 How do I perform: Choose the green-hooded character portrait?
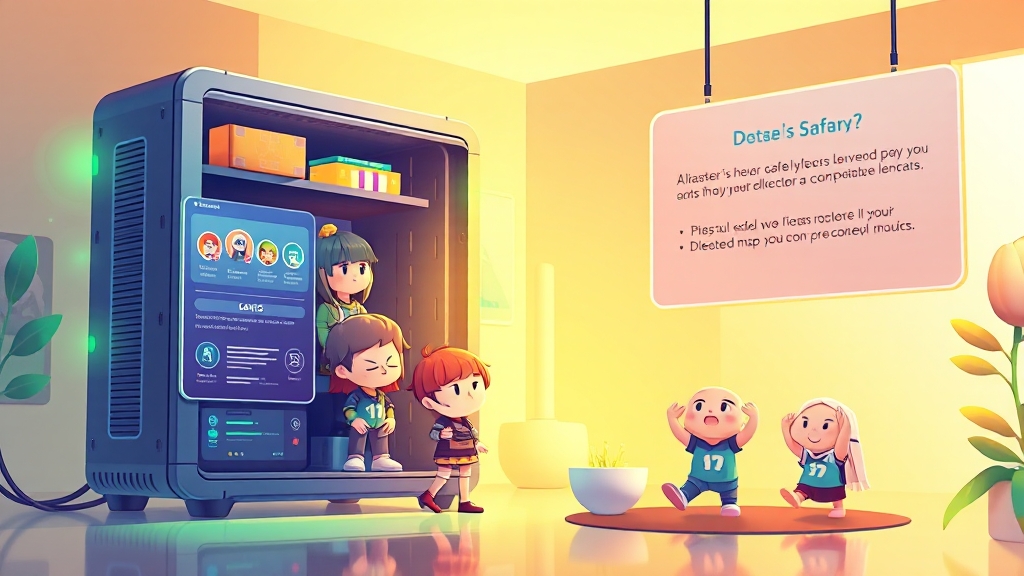pos(267,251)
